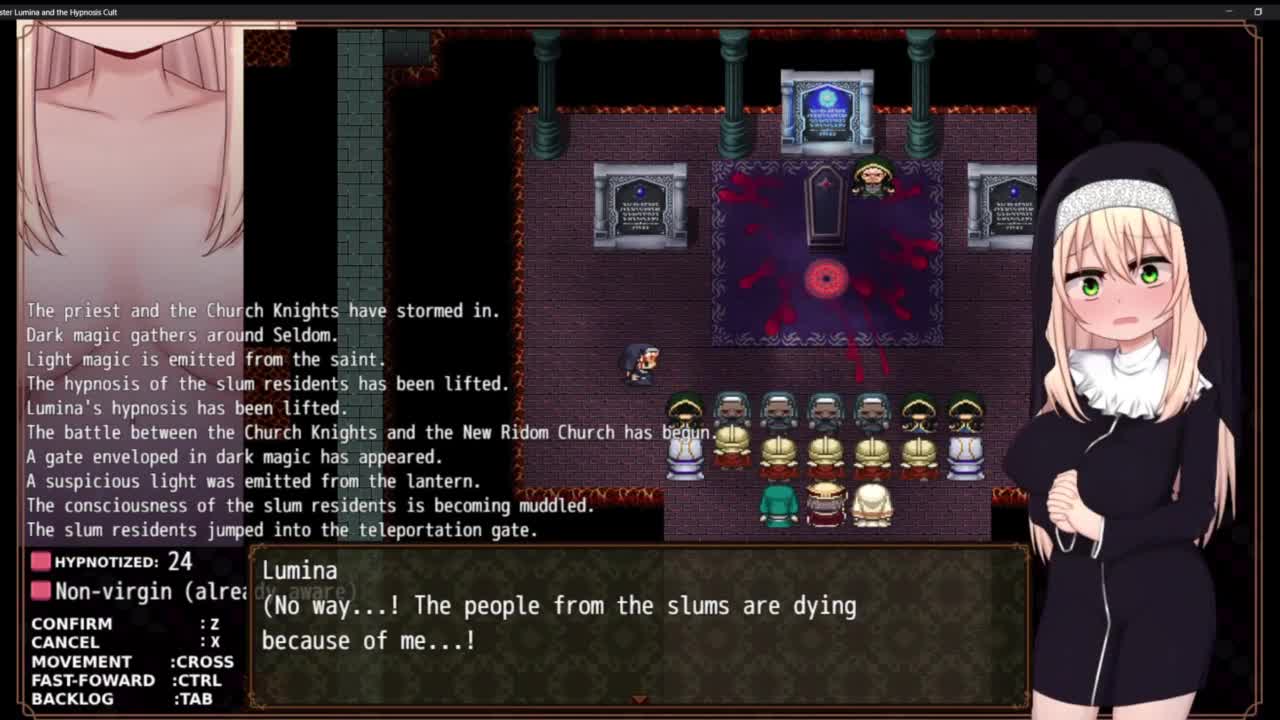Click the red dialogue continue arrow

(639, 699)
